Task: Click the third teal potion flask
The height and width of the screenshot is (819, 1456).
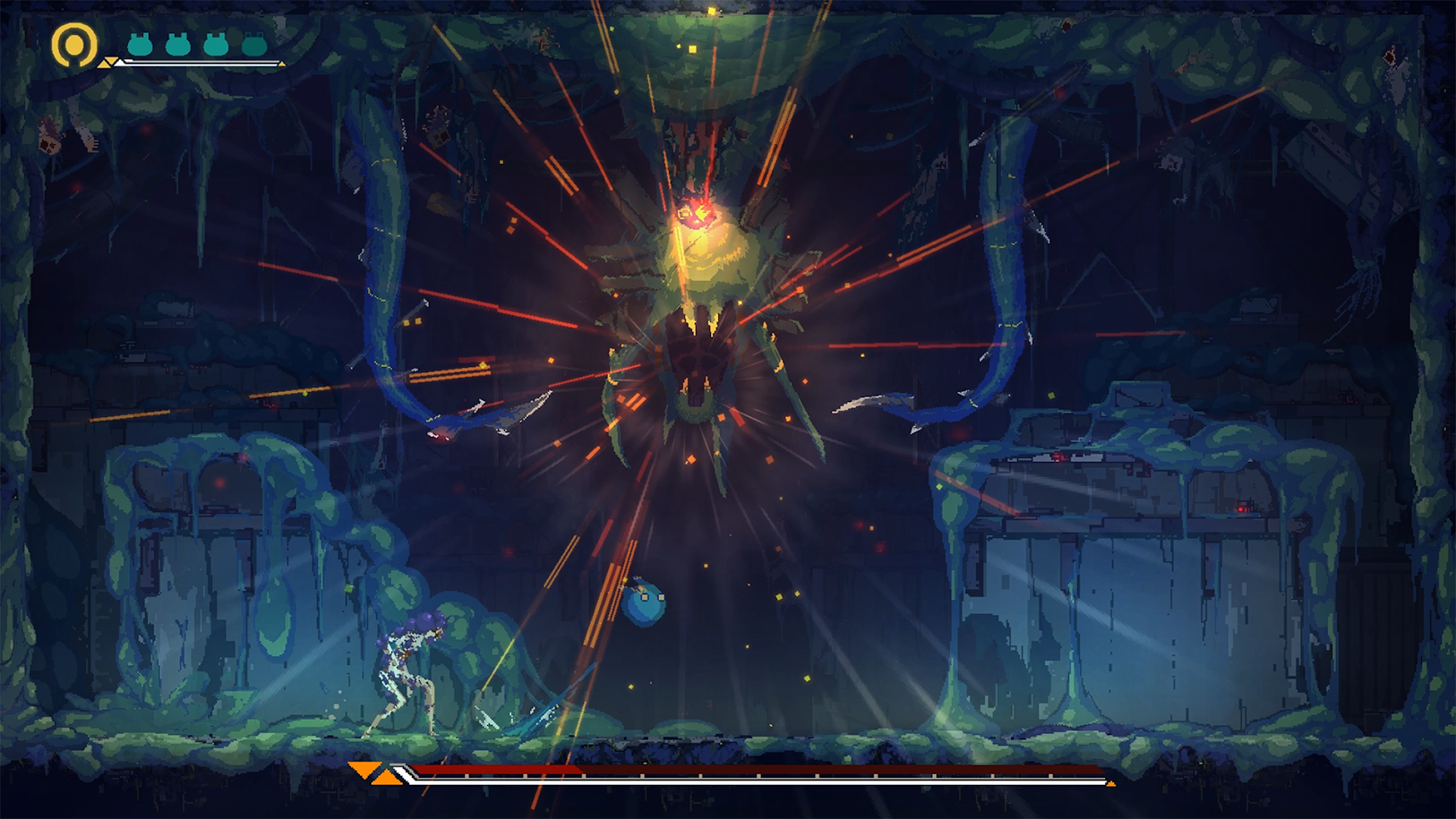Action: pos(214,43)
